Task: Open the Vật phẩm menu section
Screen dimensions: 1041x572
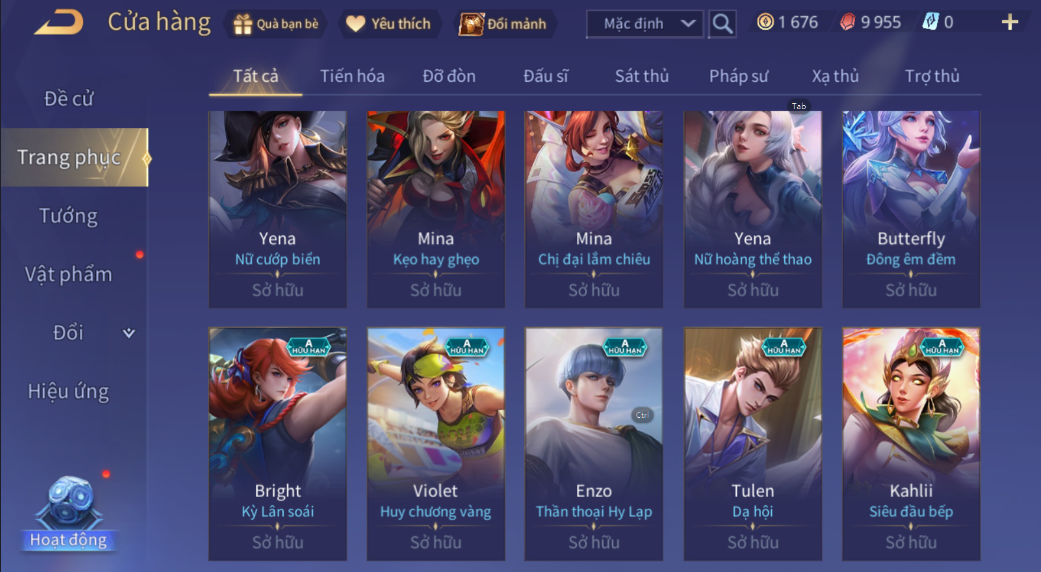Action: coord(69,274)
